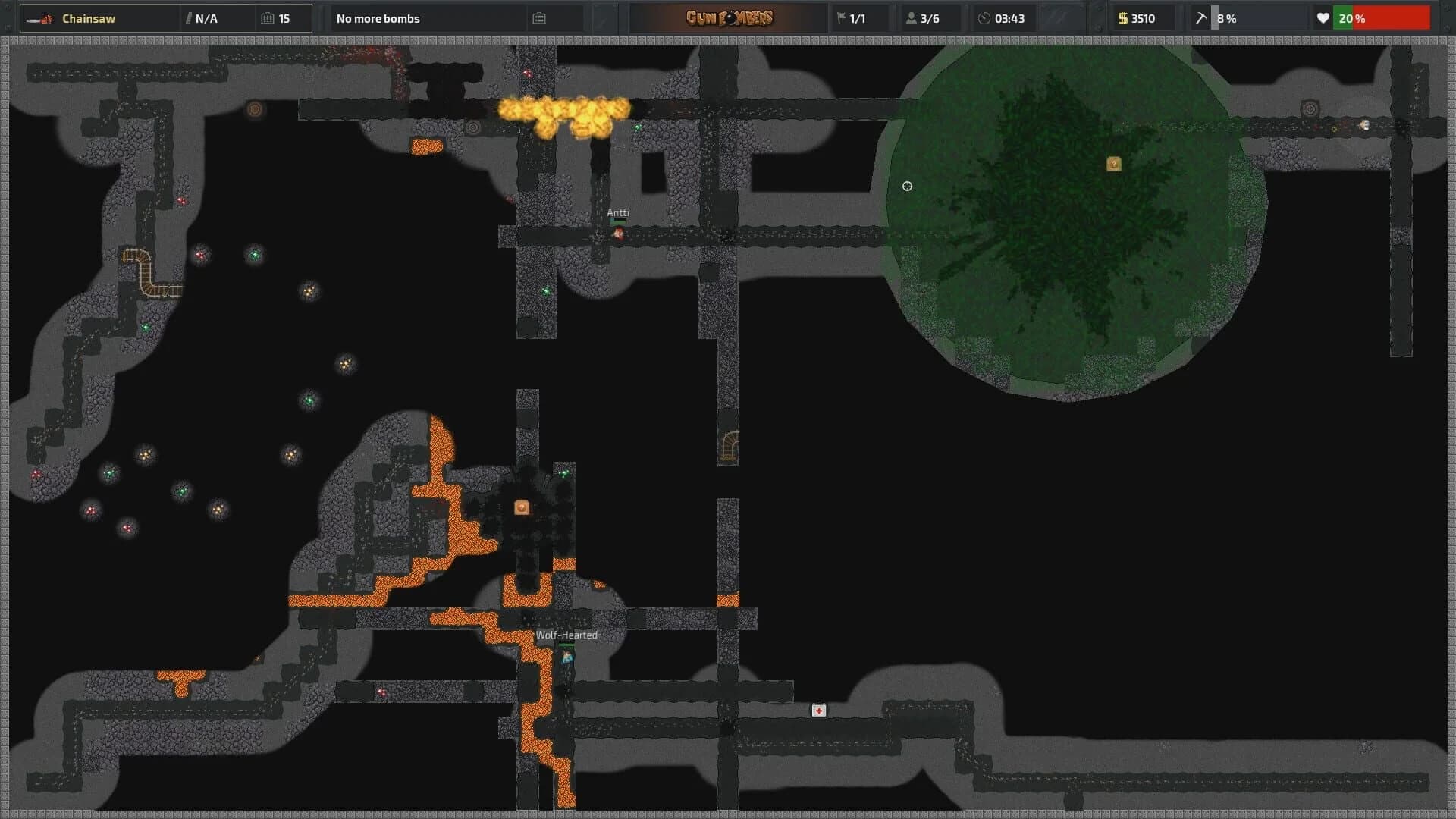Image resolution: width=1456 pixels, height=819 pixels.
Task: Click the No more bombs status message
Action: click(x=378, y=18)
